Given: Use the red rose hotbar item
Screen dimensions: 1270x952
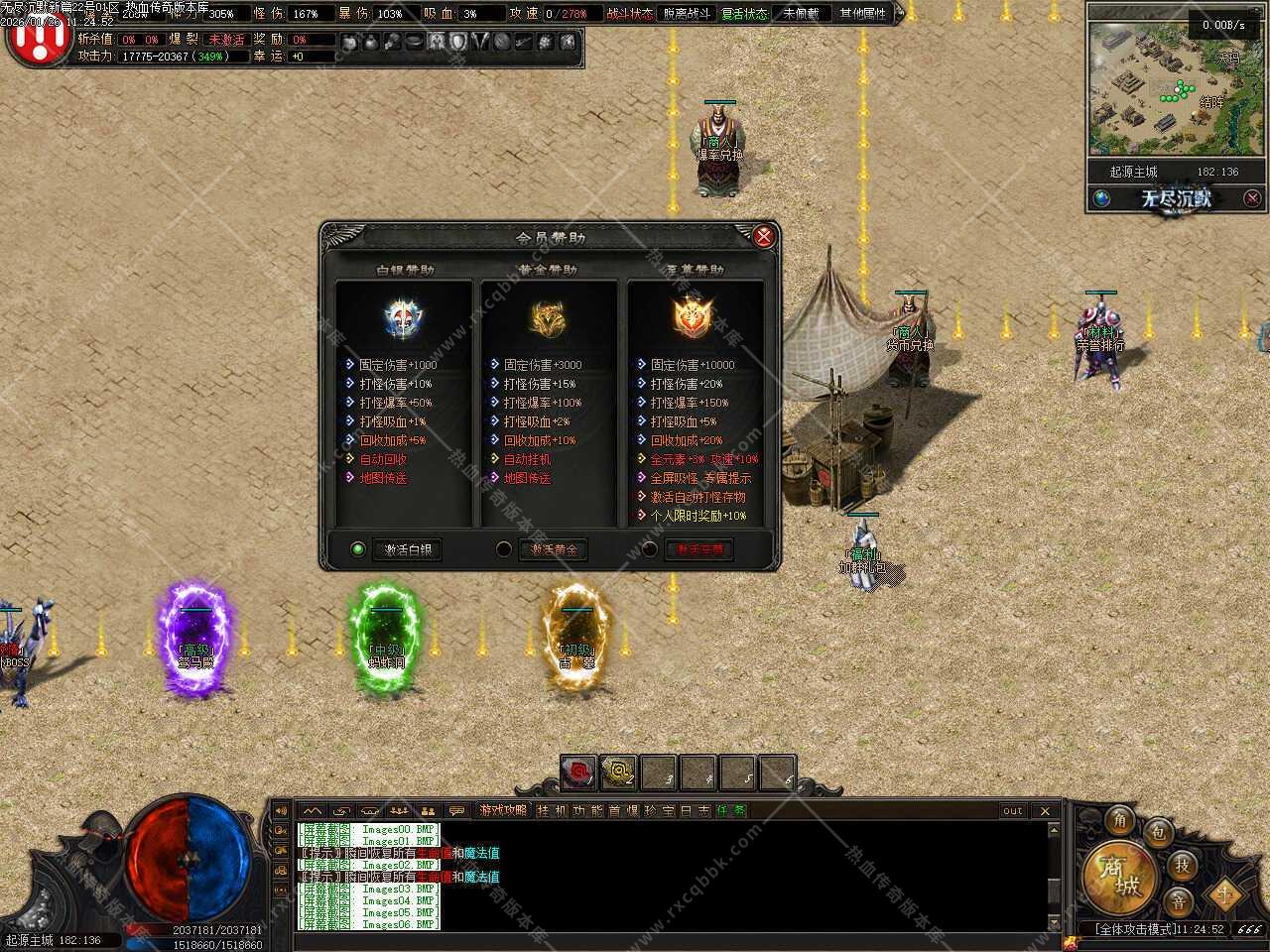Looking at the screenshot, I should (x=577, y=773).
